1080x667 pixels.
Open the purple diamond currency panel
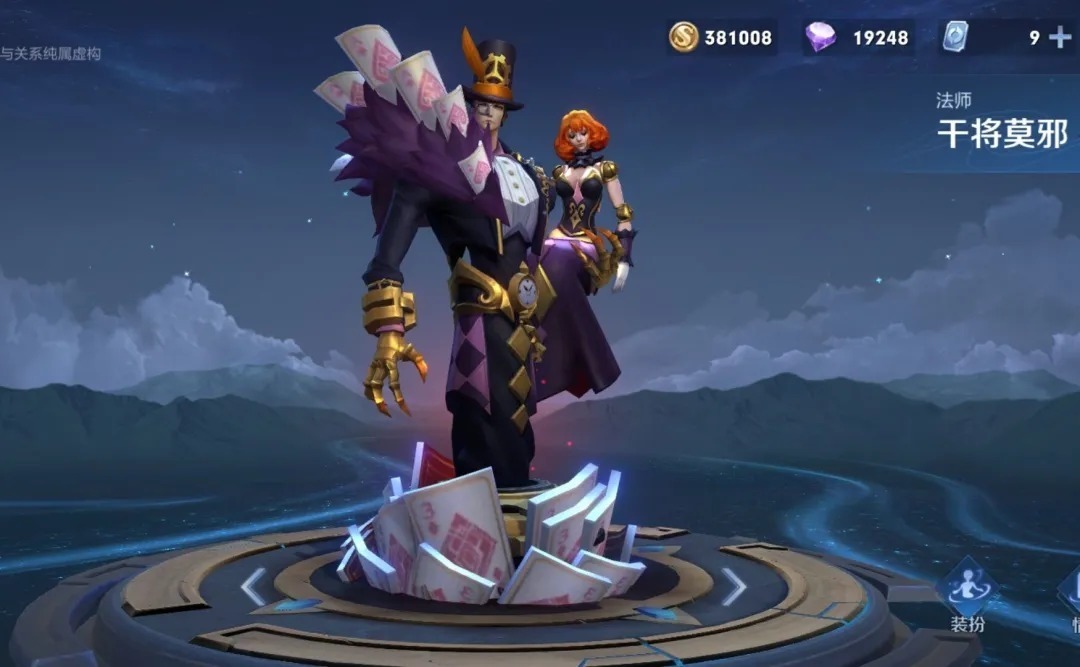point(858,38)
